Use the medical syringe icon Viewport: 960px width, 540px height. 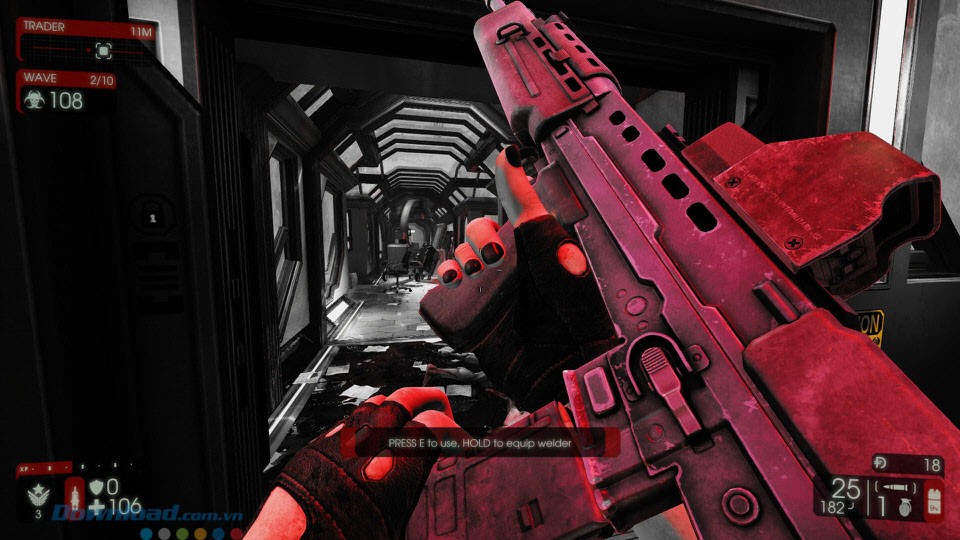pos(74,495)
